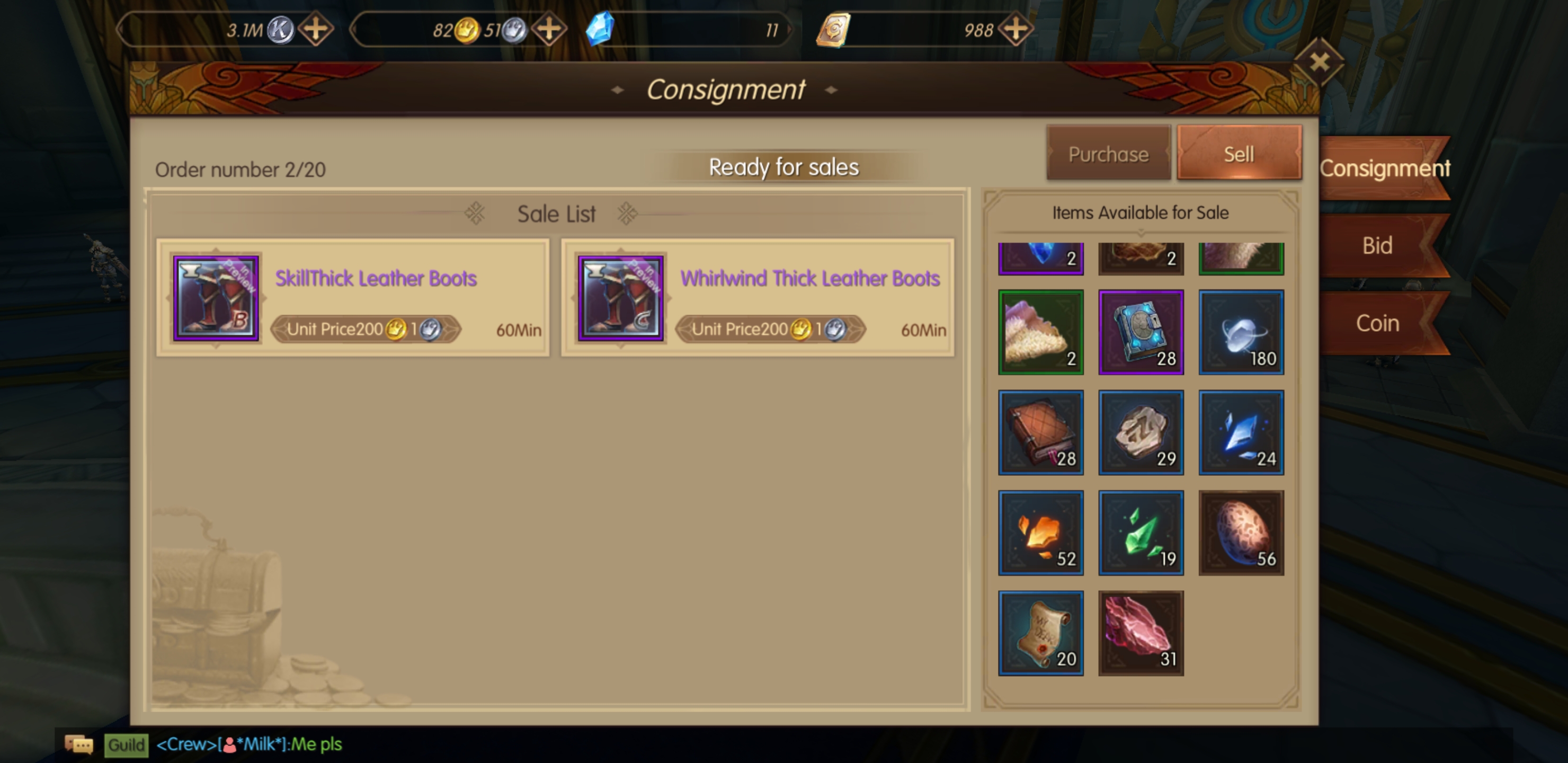Select the Whirlwind Thick Leather Boots listing
This screenshot has width=1568, height=763.
(x=757, y=298)
